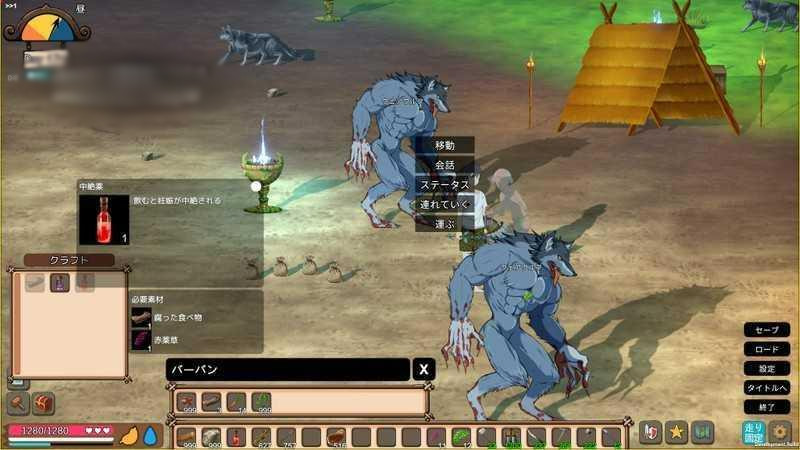Screen dimensions: 800x450
Task: Toggle the 走り固定 run lock
Action: [753, 432]
